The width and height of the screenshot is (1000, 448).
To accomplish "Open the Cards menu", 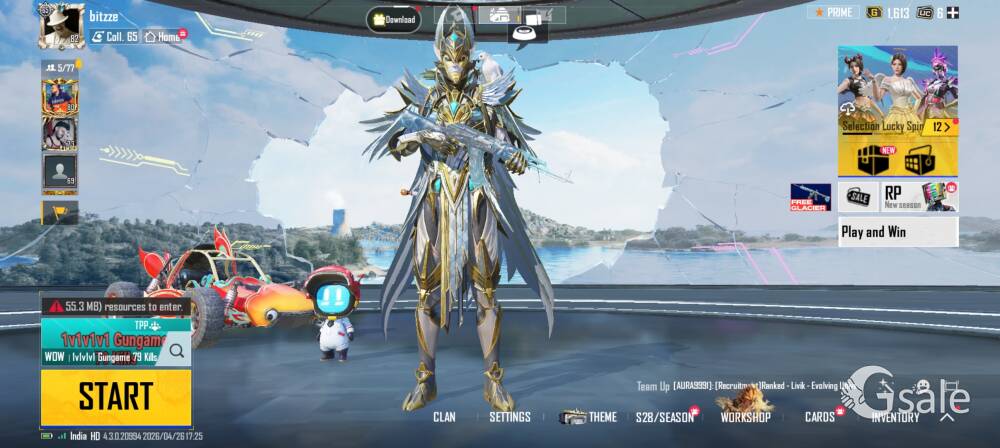I will [820, 417].
